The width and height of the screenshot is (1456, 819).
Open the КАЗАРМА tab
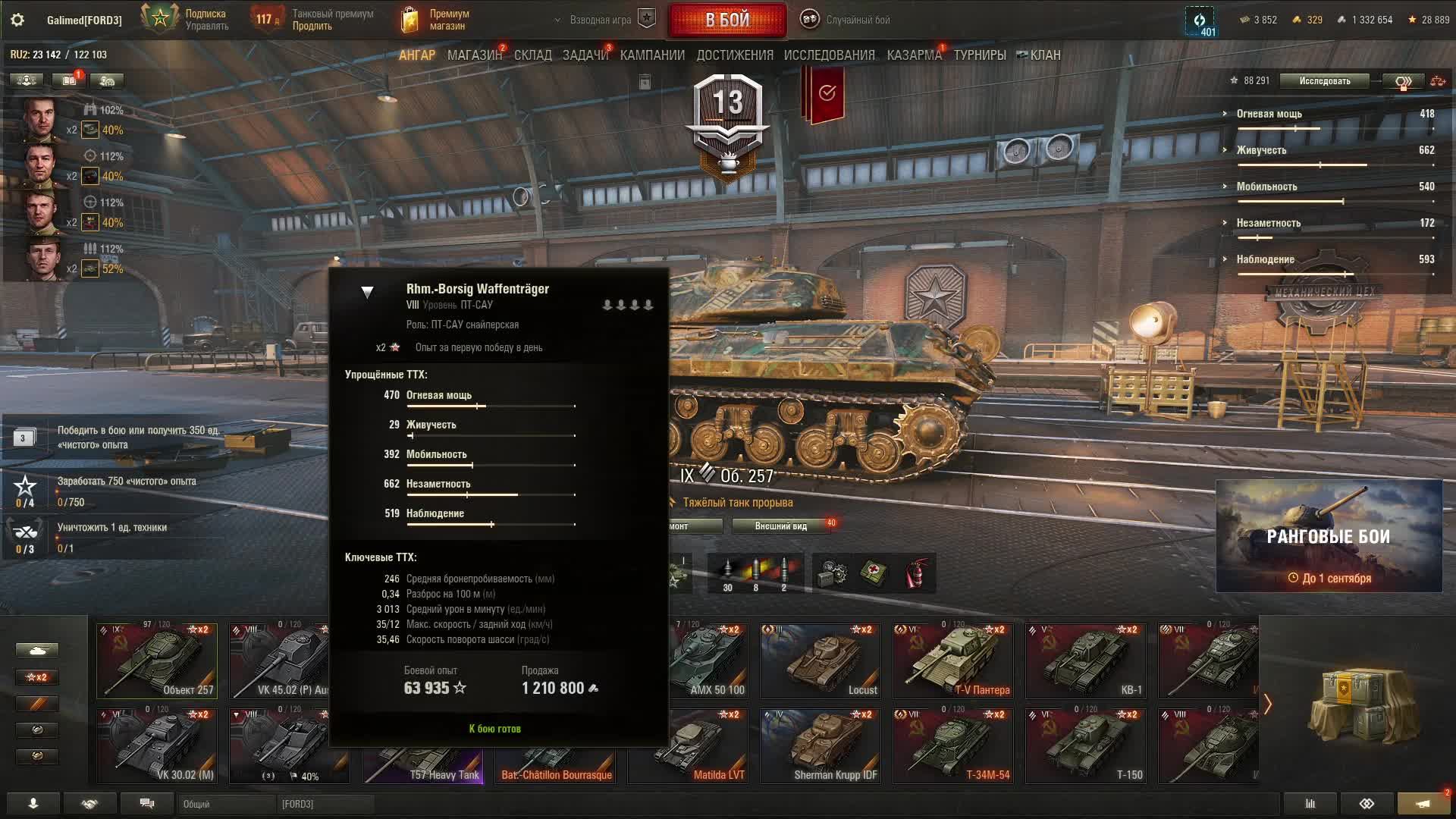914,55
